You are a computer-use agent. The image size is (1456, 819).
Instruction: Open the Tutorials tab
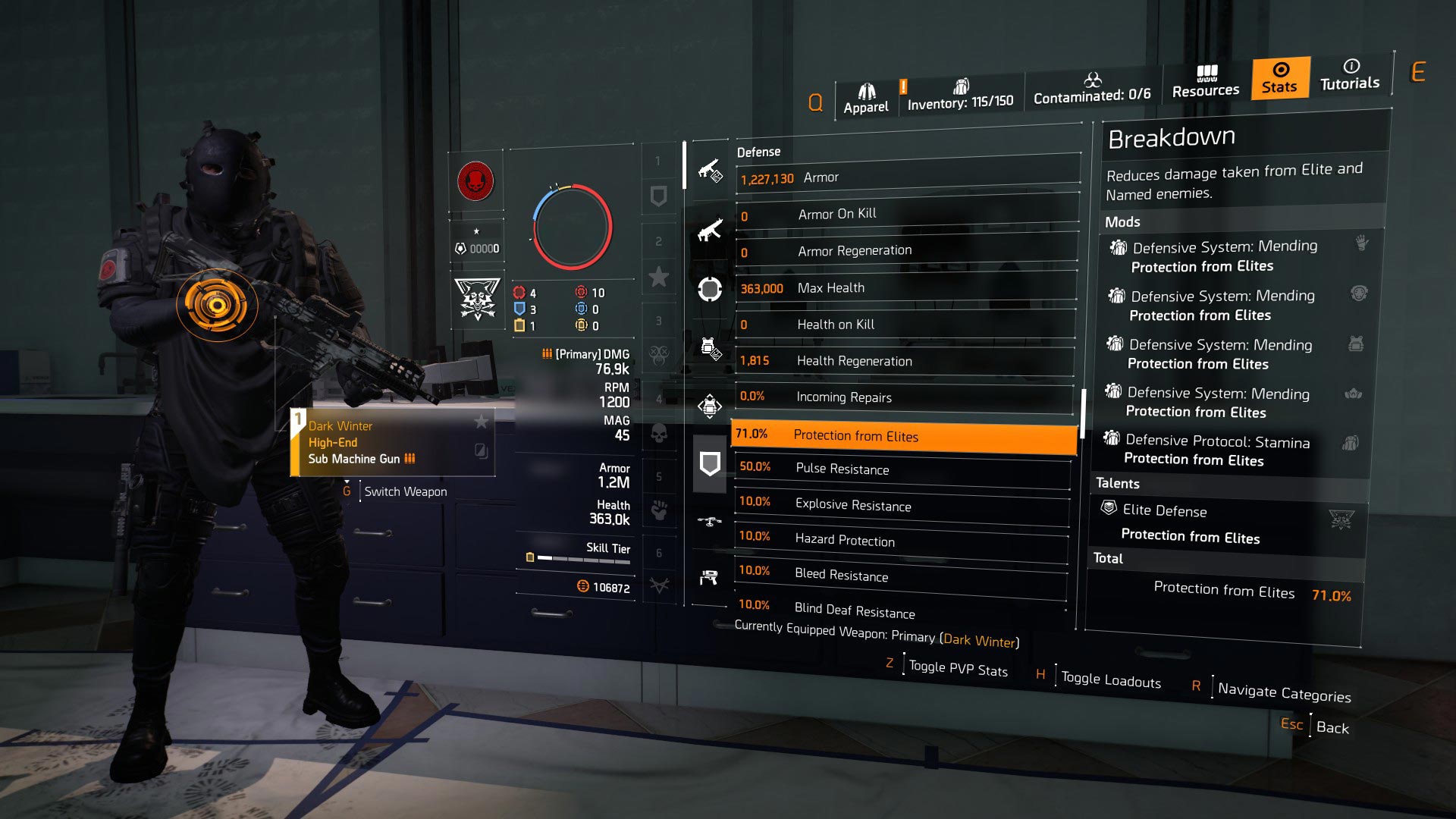(x=1349, y=75)
